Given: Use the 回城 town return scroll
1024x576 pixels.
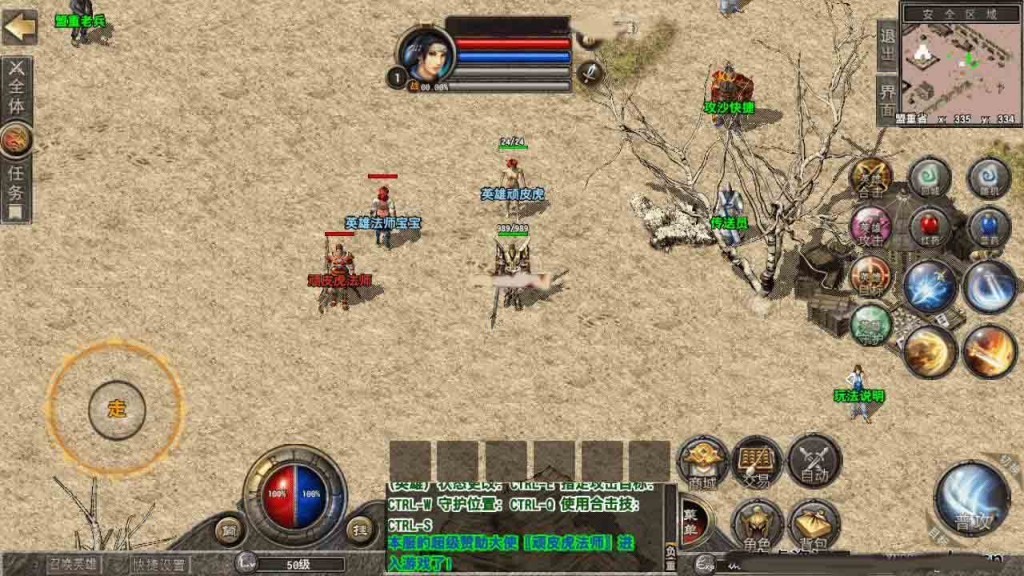Looking at the screenshot, I should [930, 178].
